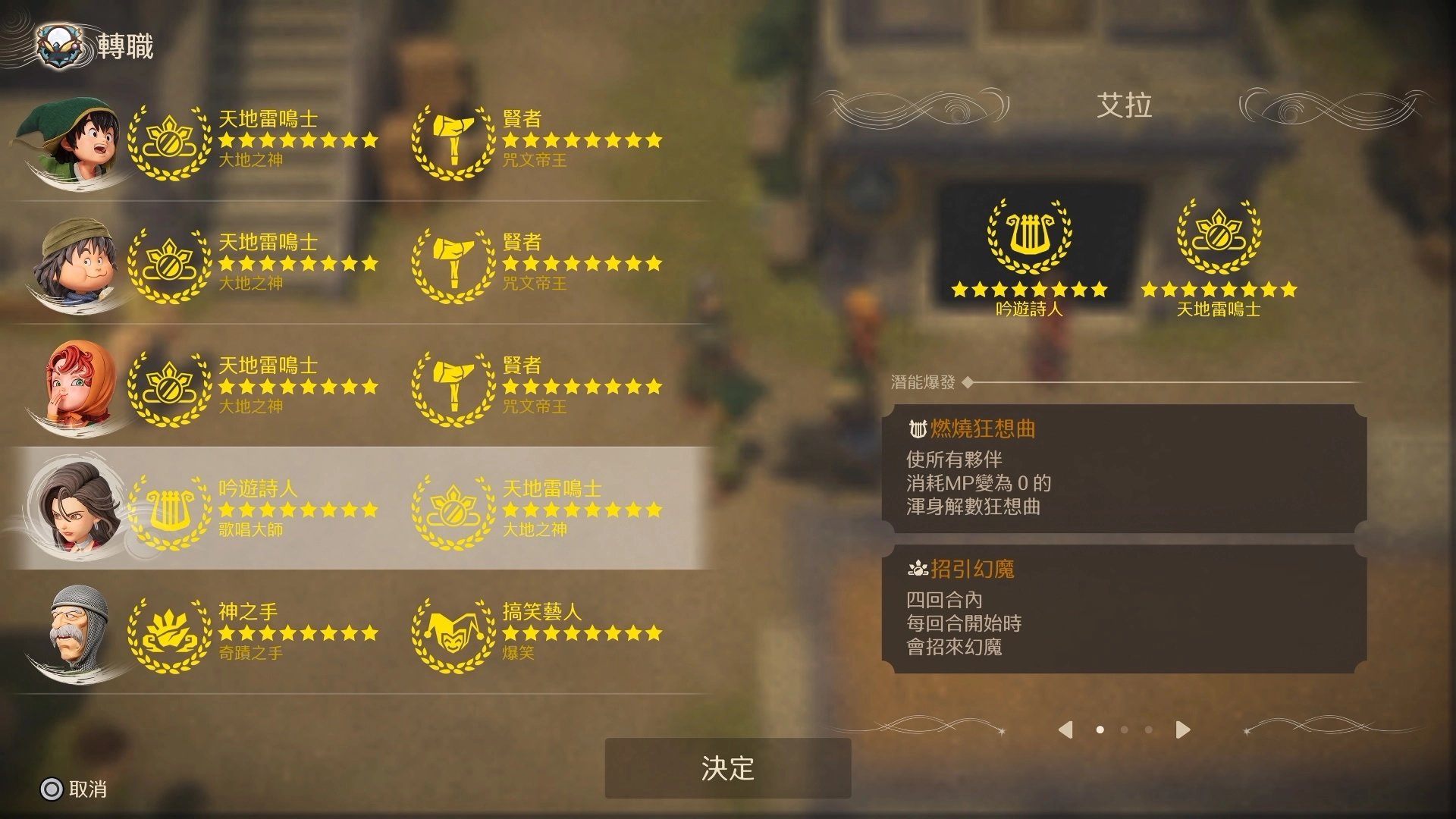Select the 賢者 hammer vocation icon in the top row
Viewport: 1456px width, 819px height.
tap(453, 144)
